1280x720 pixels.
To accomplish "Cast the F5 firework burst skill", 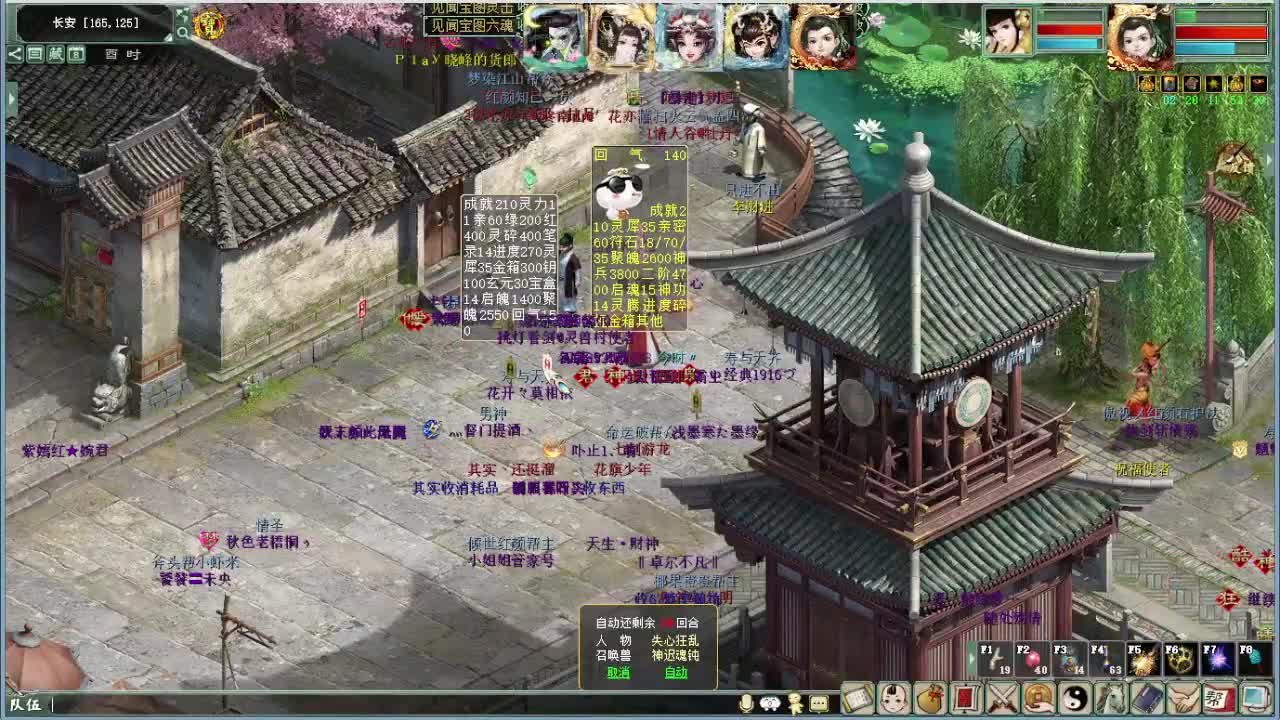I will (1144, 660).
